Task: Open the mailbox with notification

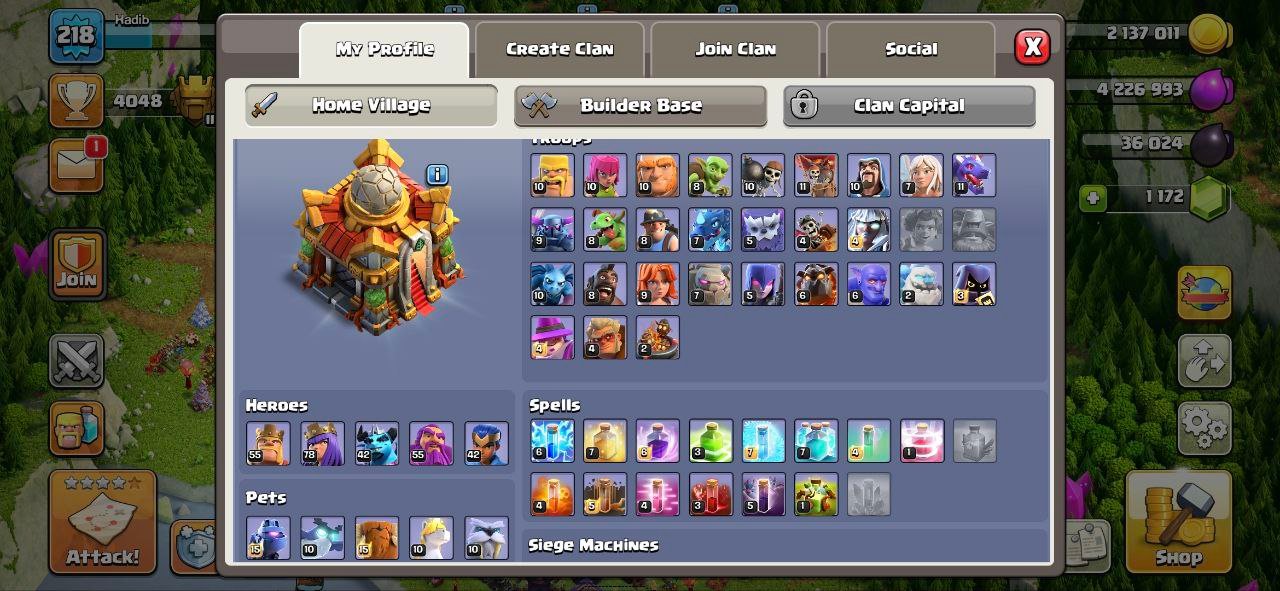Action: pos(76,165)
